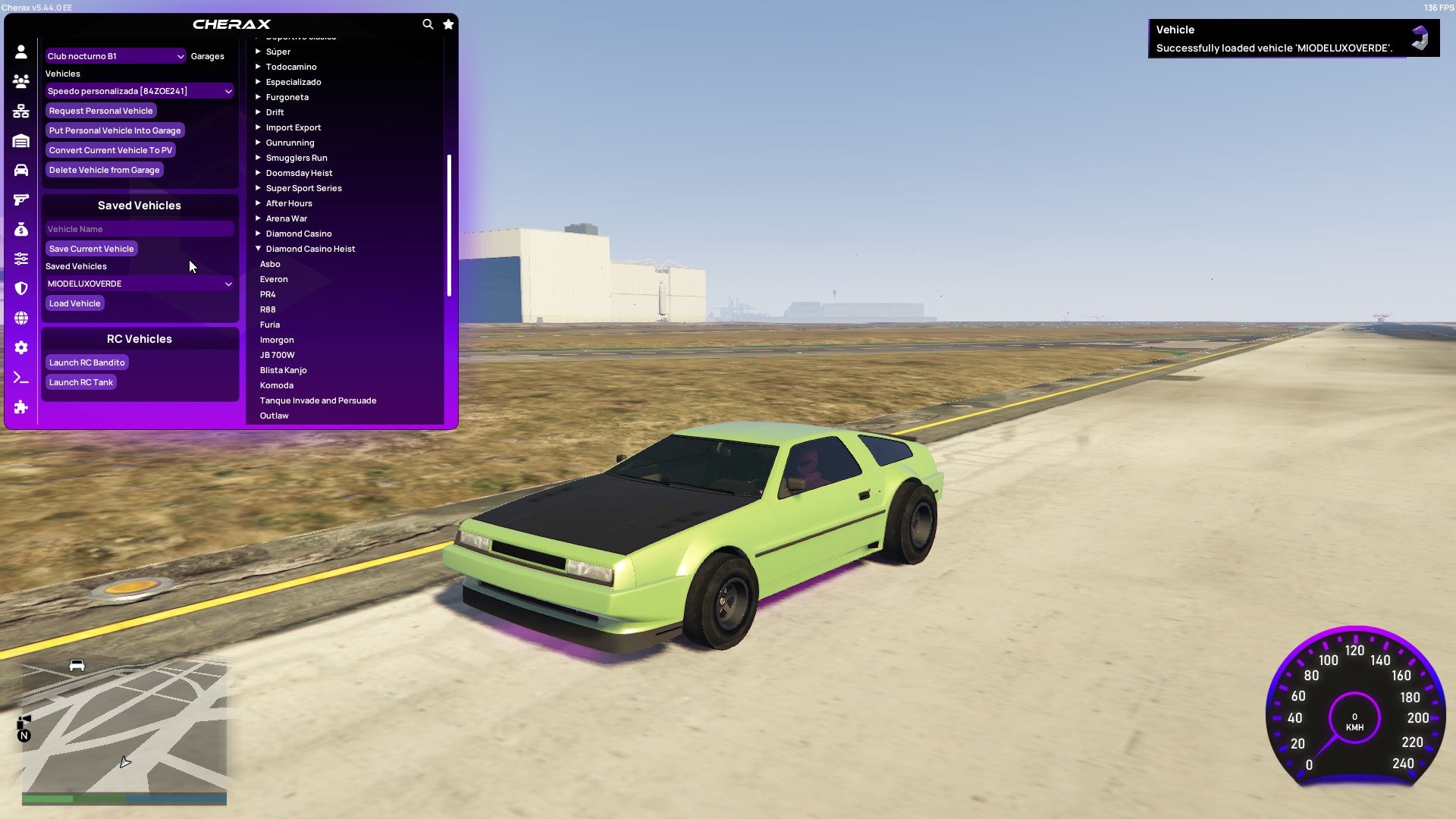Screen dimensions: 1456x819
Task: Click the favorites star icon
Action: click(448, 24)
